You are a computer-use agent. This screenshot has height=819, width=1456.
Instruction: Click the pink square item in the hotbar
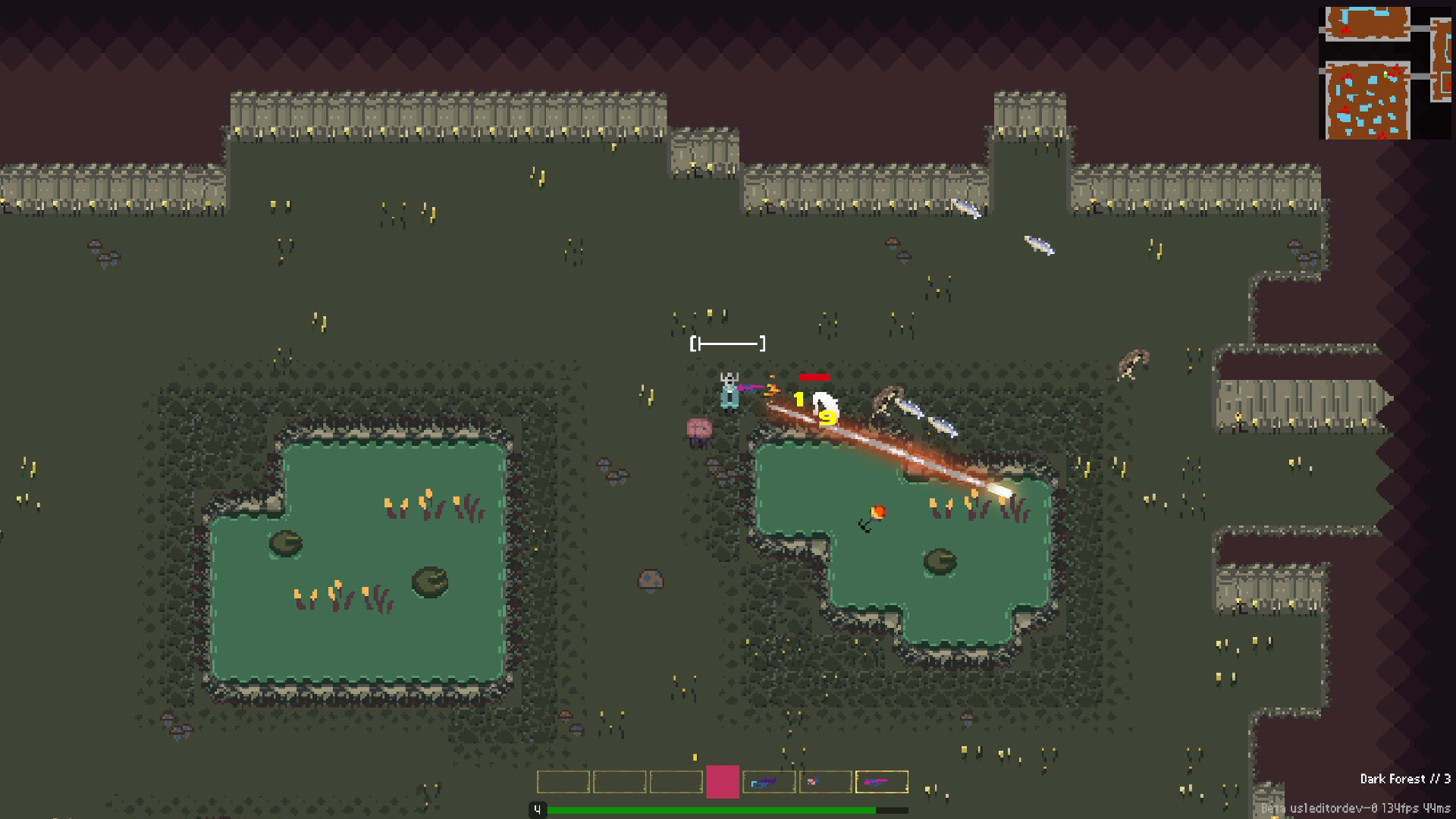coord(723,781)
